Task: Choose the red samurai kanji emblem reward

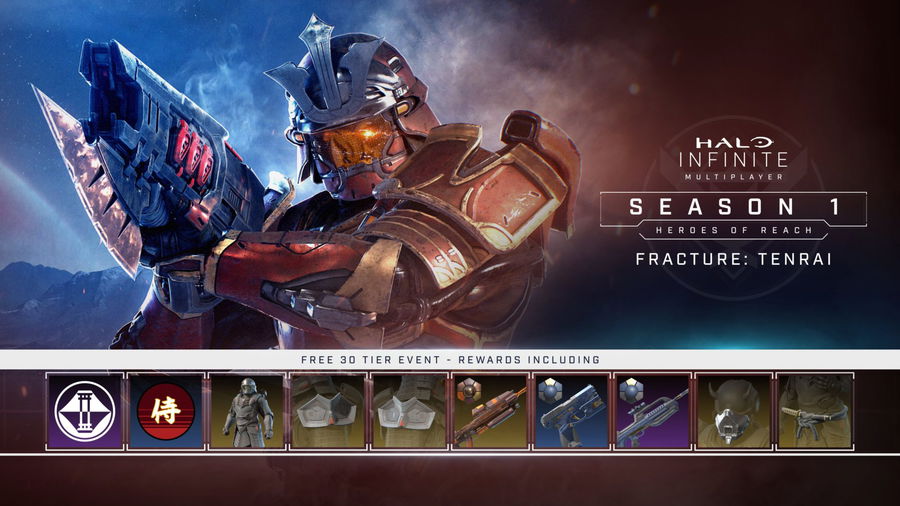Action: point(166,411)
